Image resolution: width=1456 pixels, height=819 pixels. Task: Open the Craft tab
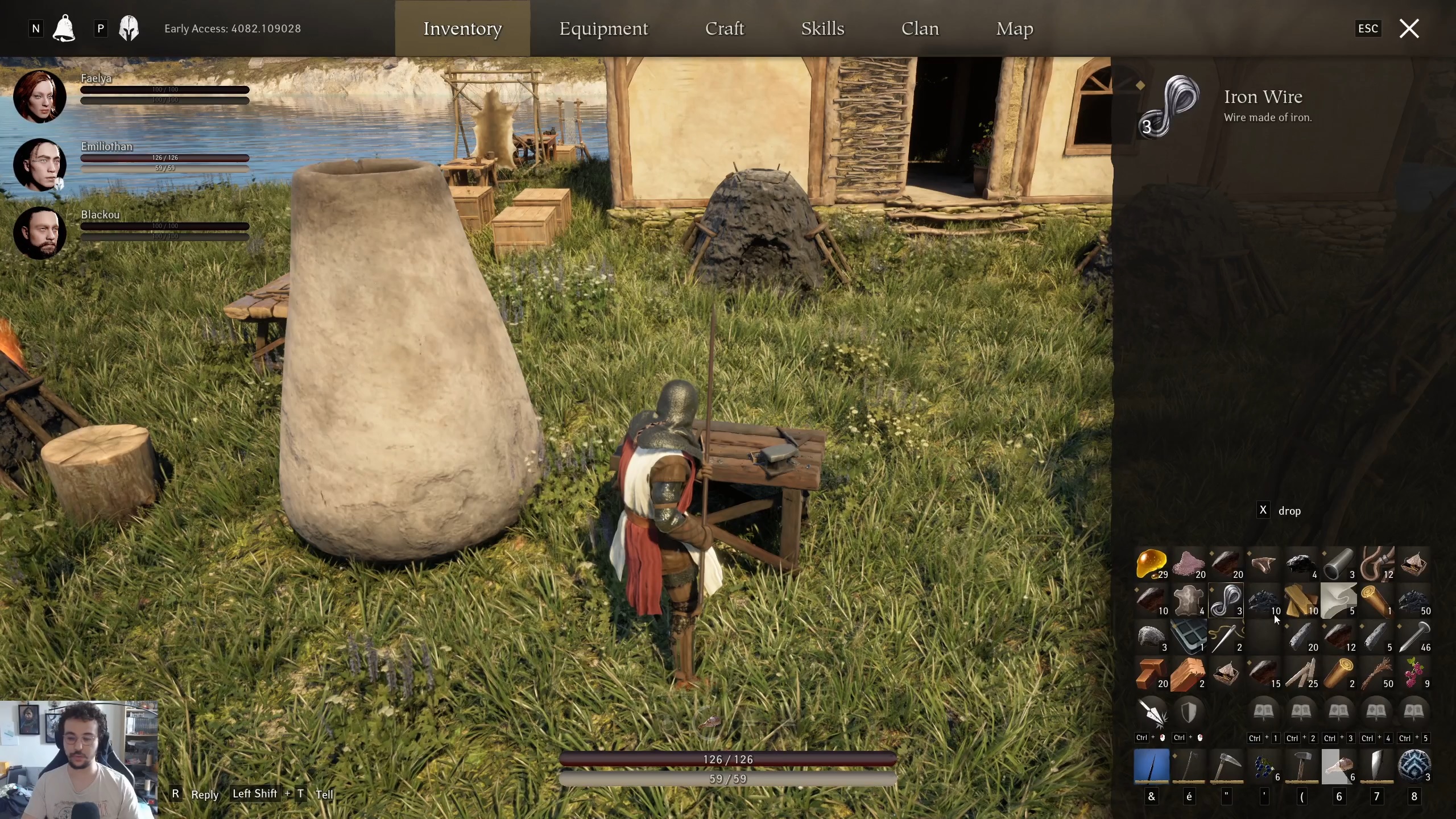coord(724,28)
